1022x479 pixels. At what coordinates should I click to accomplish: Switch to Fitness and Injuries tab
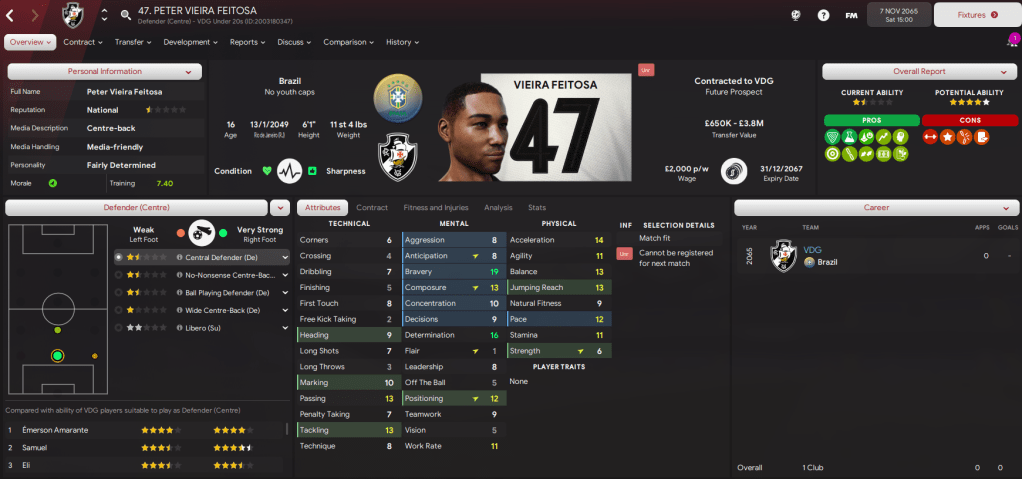435,207
